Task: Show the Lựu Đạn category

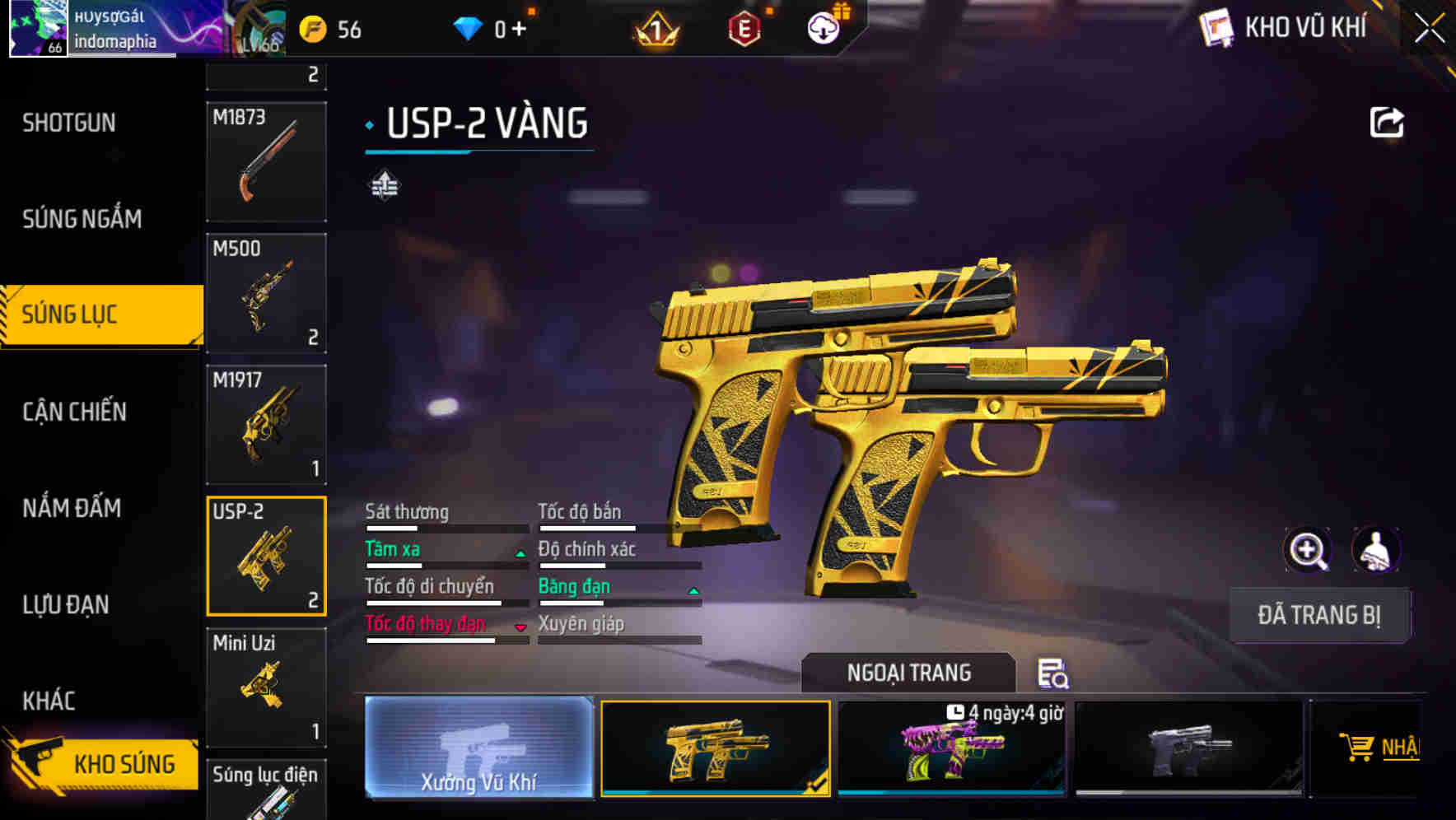Action: click(66, 604)
